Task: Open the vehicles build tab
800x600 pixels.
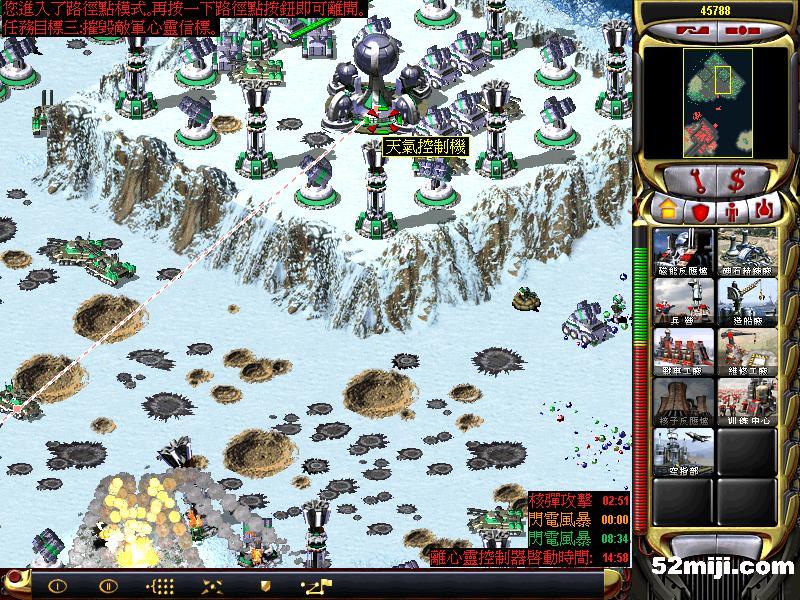Action: point(764,211)
